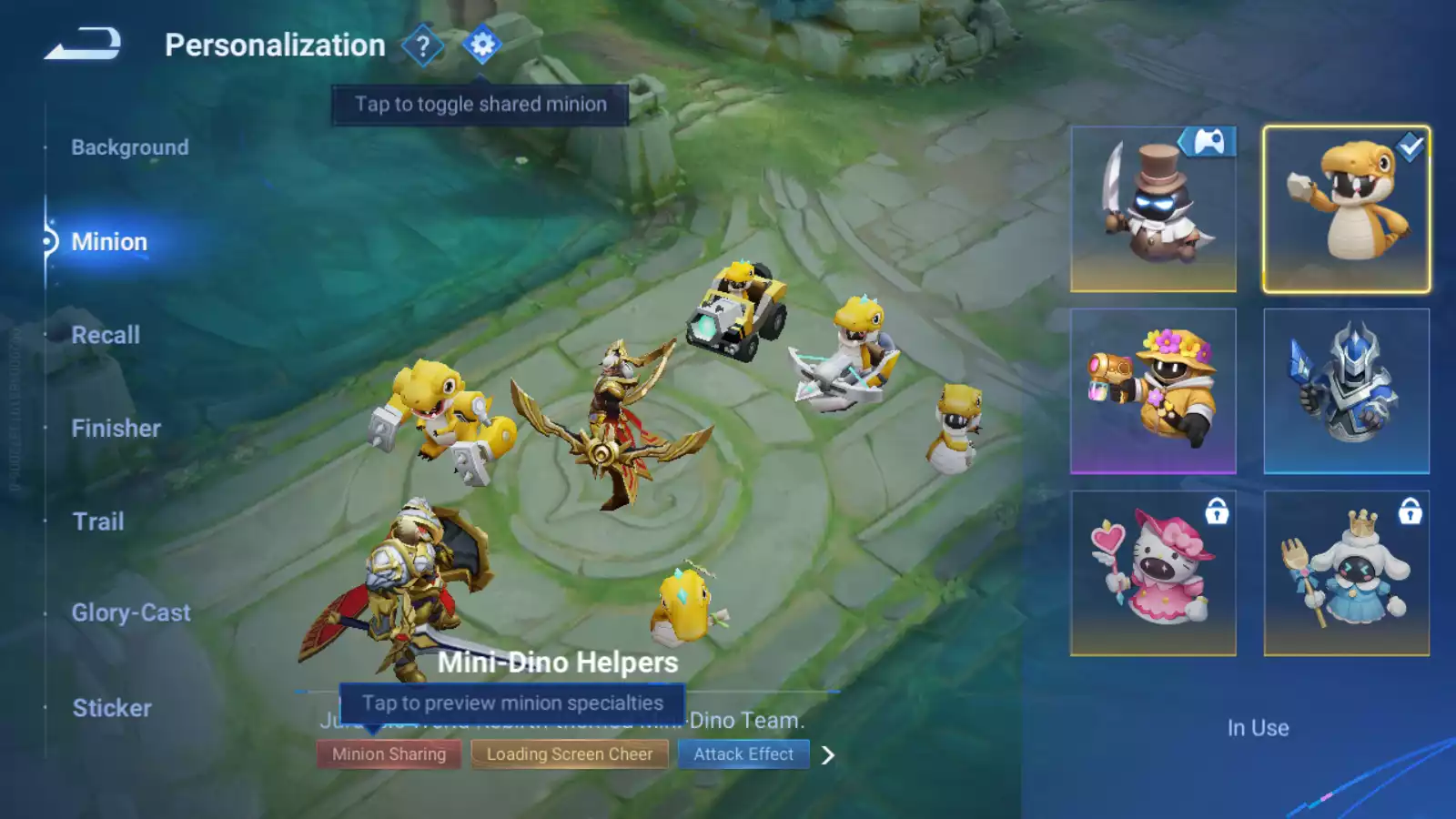This screenshot has width=1456, height=819.
Task: Preview the Loading Screen Cheer specialty
Action: click(x=570, y=754)
